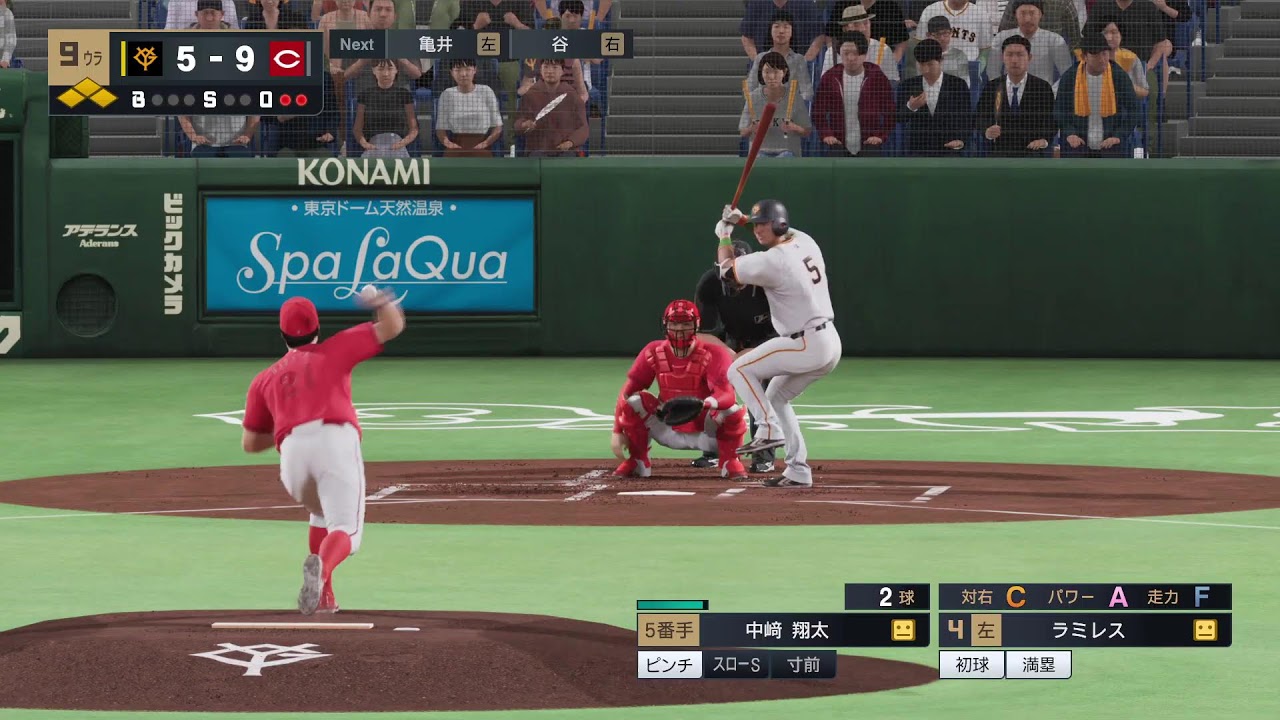Image resolution: width=1280 pixels, height=720 pixels.
Task: Choose the 満塁 batter trait tag
Action: [1038, 665]
